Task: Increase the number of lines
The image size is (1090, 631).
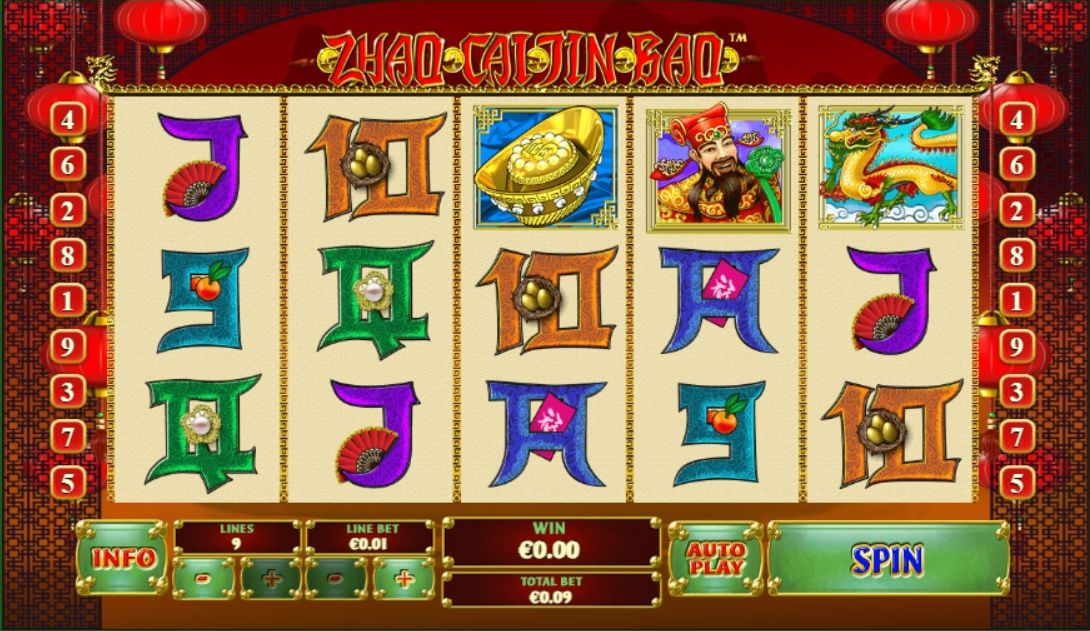Action: (271, 578)
